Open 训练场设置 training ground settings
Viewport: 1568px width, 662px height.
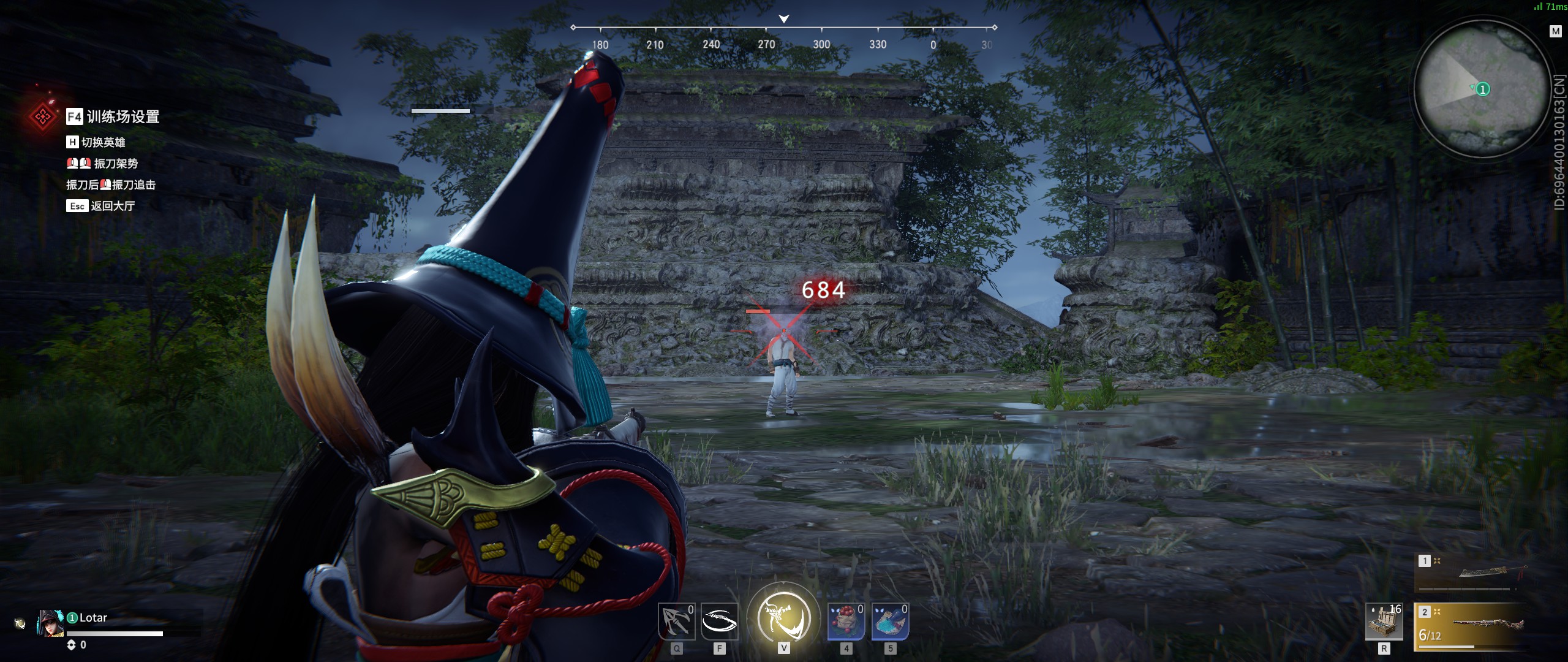click(x=113, y=116)
